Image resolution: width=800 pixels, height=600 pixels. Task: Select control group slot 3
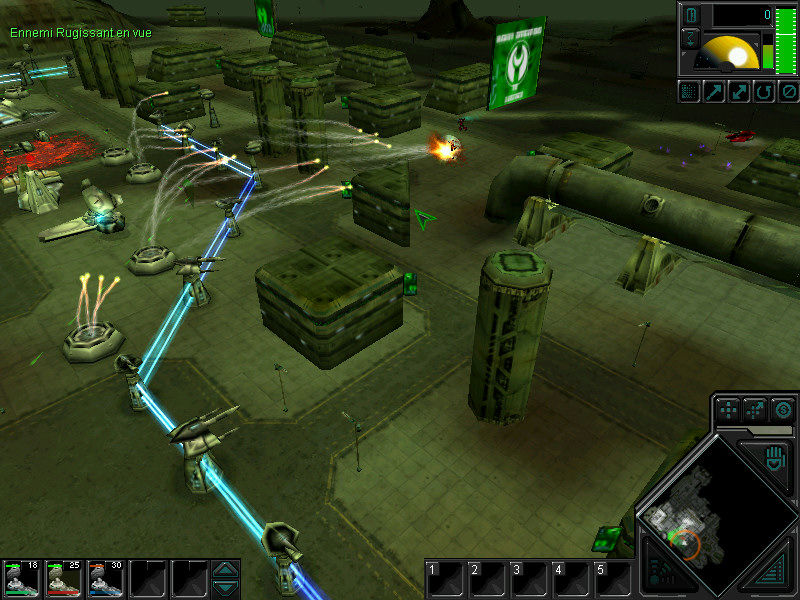pos(529,579)
